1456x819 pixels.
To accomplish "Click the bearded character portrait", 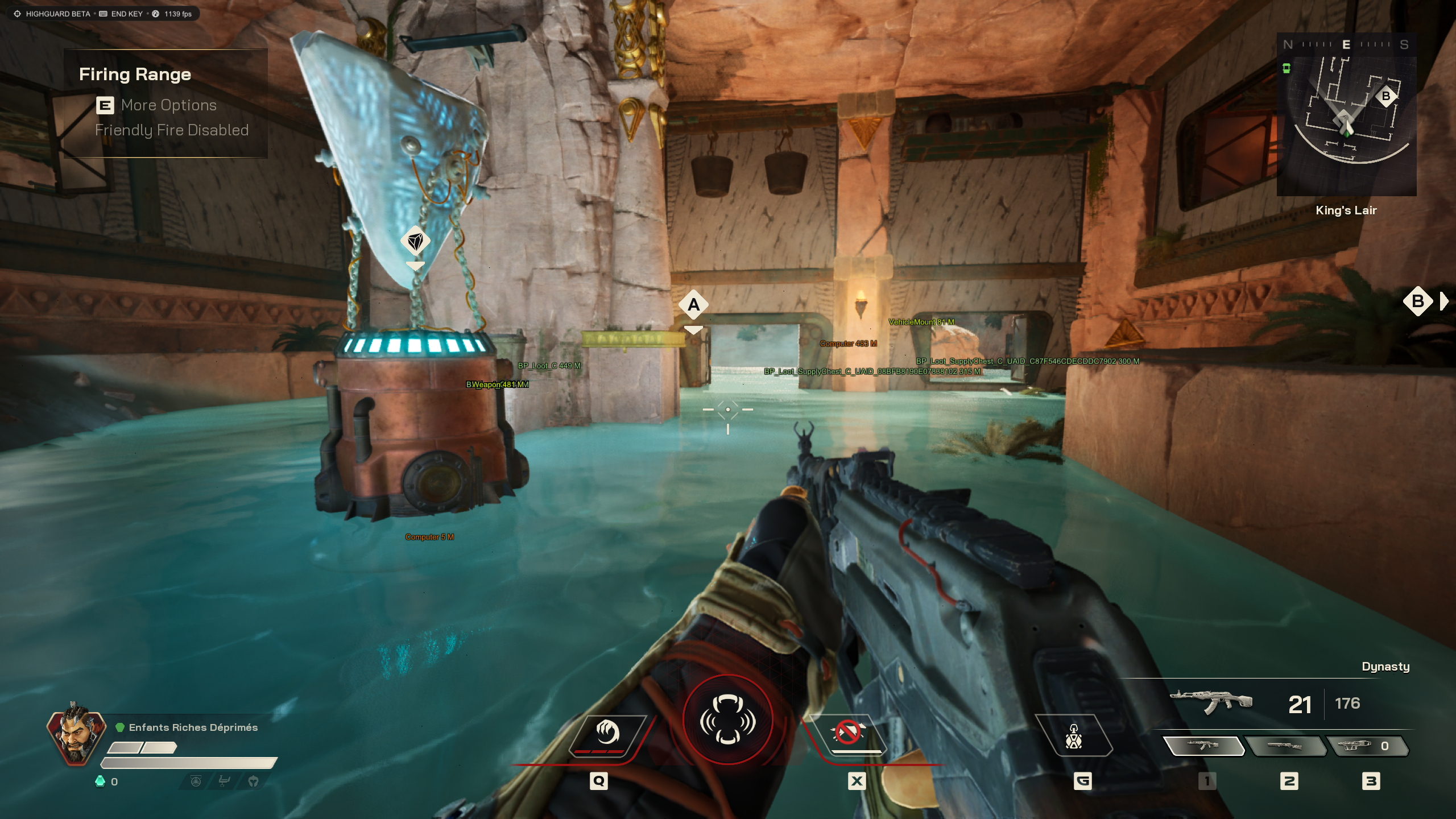I will [x=76, y=734].
